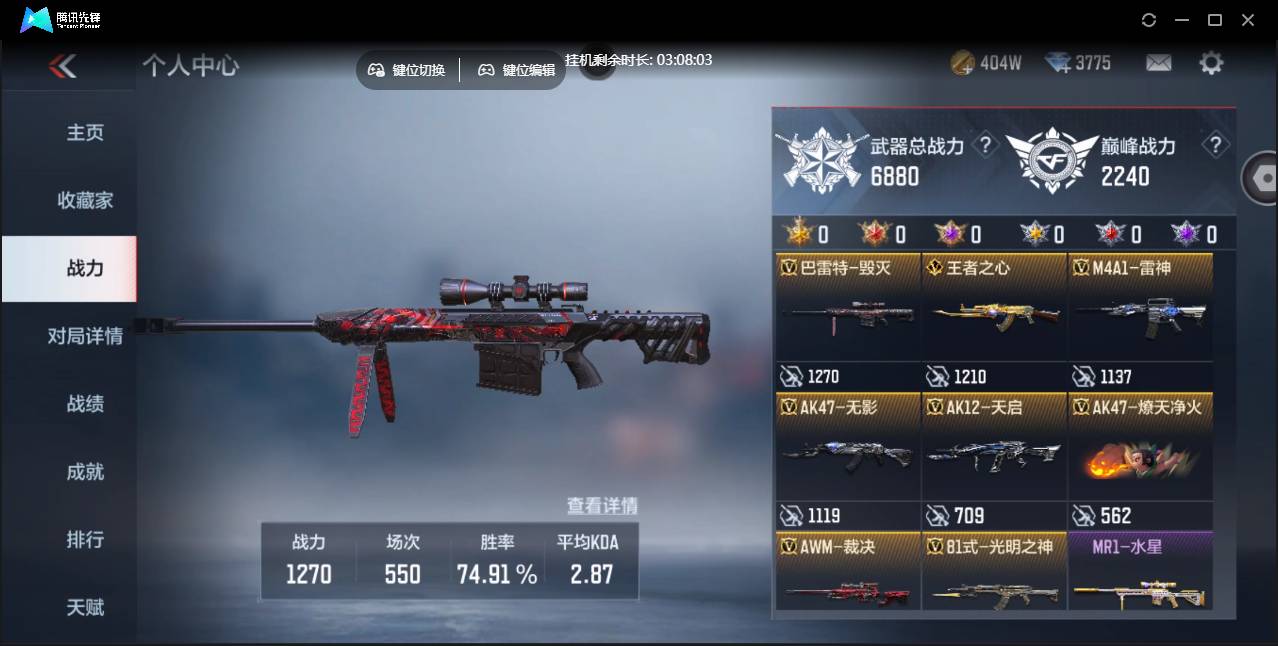Screen dimensions: 1278x646
Task: Click the 键位切换 button
Action: click(407, 70)
